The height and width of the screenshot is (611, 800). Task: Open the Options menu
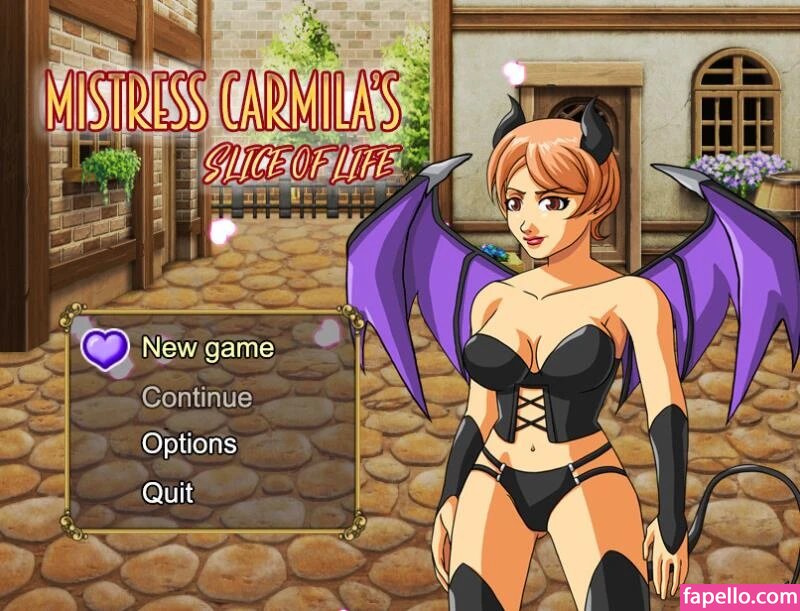tap(189, 444)
